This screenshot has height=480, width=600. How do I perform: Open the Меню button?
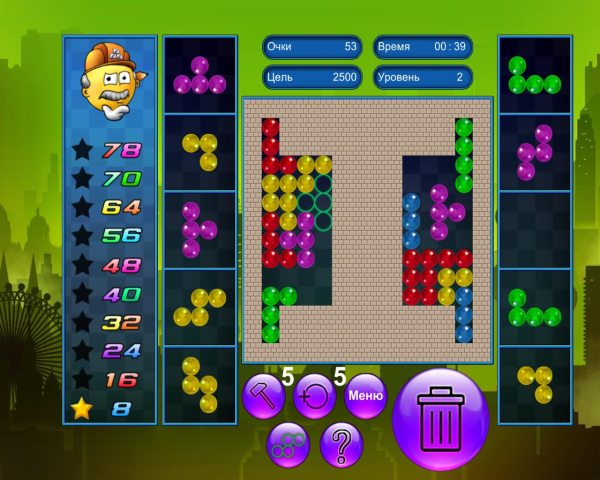[365, 396]
